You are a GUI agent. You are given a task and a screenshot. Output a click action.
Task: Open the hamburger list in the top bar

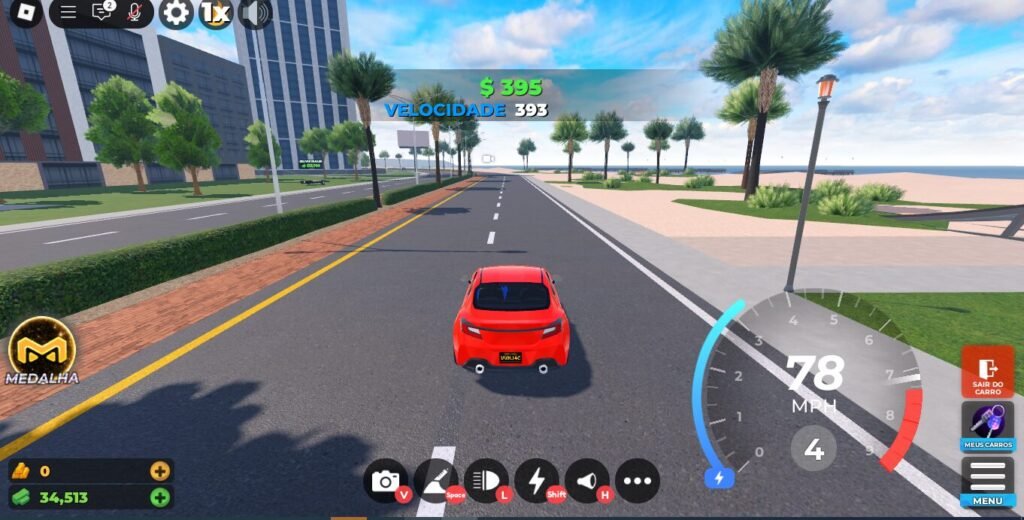tap(68, 12)
